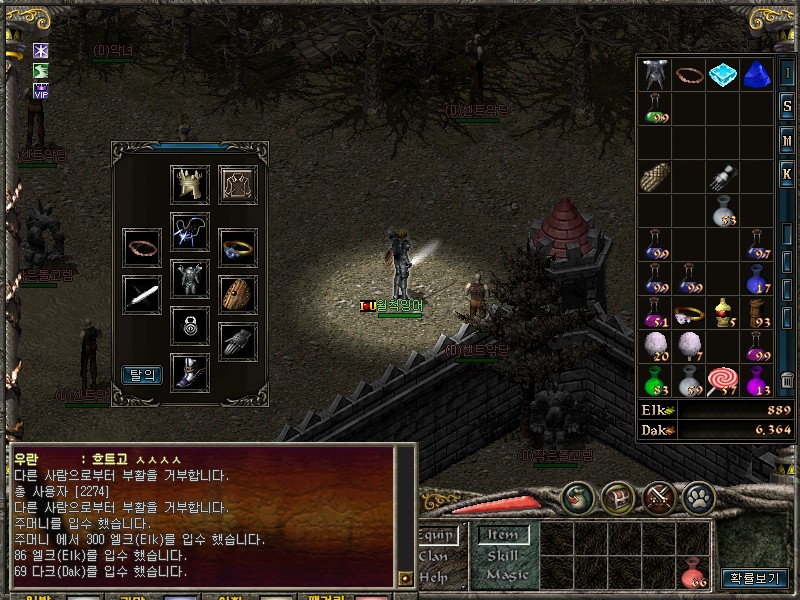Select the Item tab

[503, 536]
